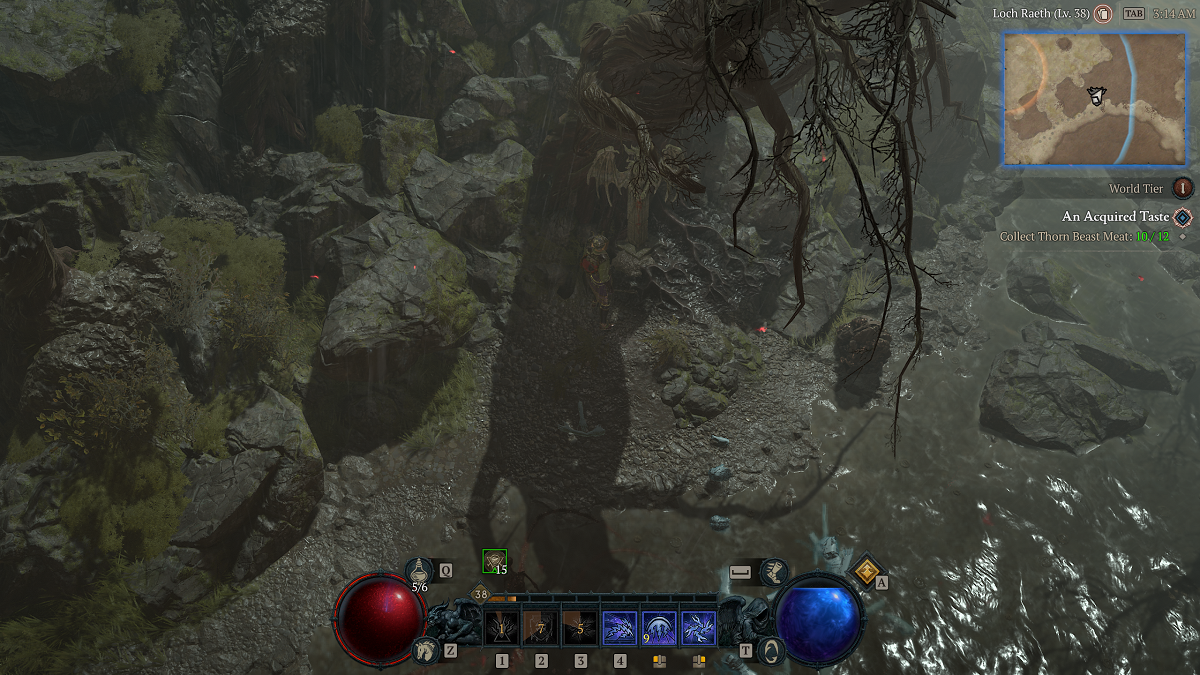Activate the blue lightning skill above key 4
The width and height of the screenshot is (1200, 675).
coord(619,628)
